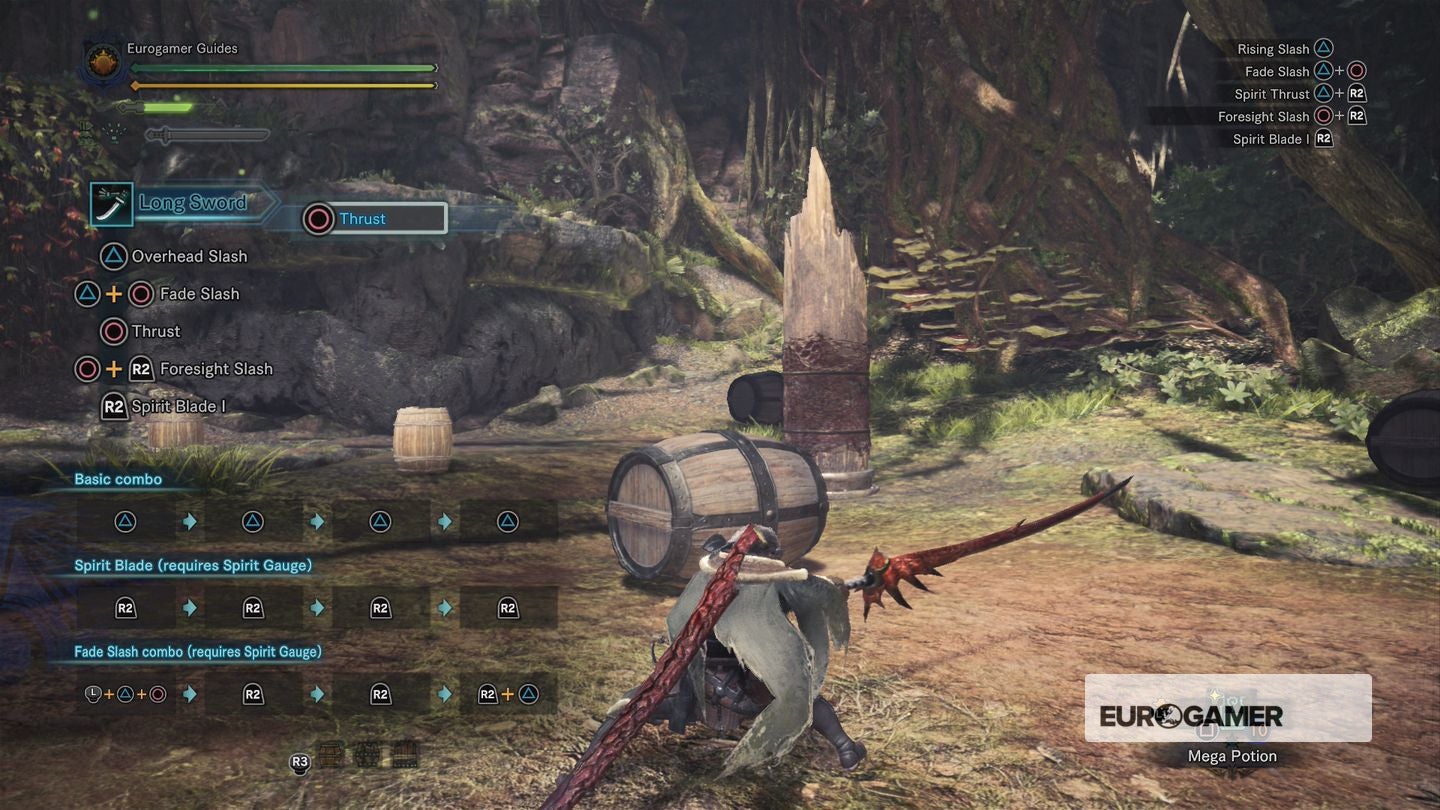Screen dimensions: 1440x810
Task: Expand the arrow after the first Basic combo step
Action: pos(189,521)
